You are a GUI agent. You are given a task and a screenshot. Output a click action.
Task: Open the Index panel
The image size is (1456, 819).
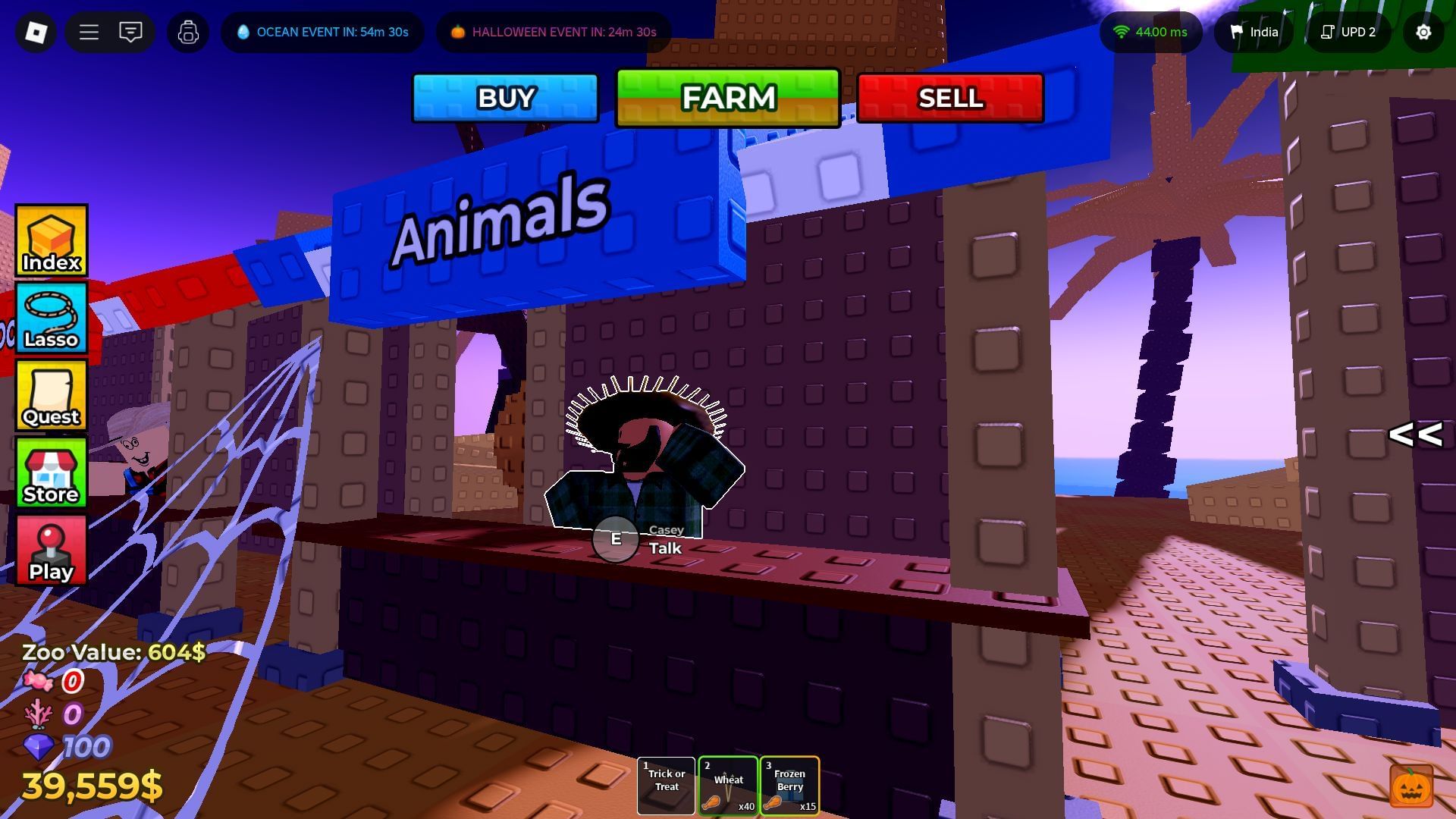click(x=50, y=240)
